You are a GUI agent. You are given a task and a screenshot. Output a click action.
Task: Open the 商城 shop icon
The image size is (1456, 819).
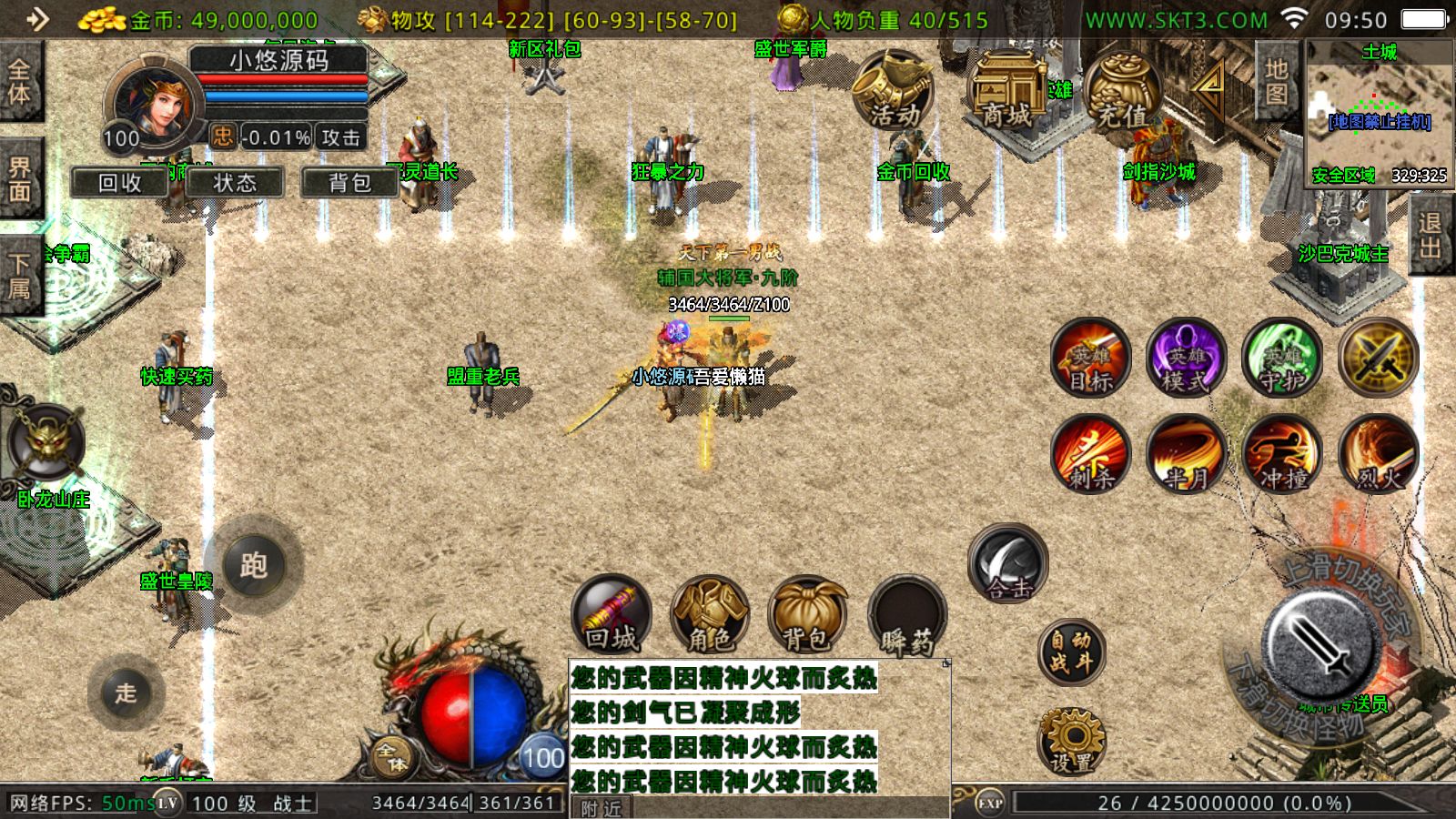tap(1008, 91)
